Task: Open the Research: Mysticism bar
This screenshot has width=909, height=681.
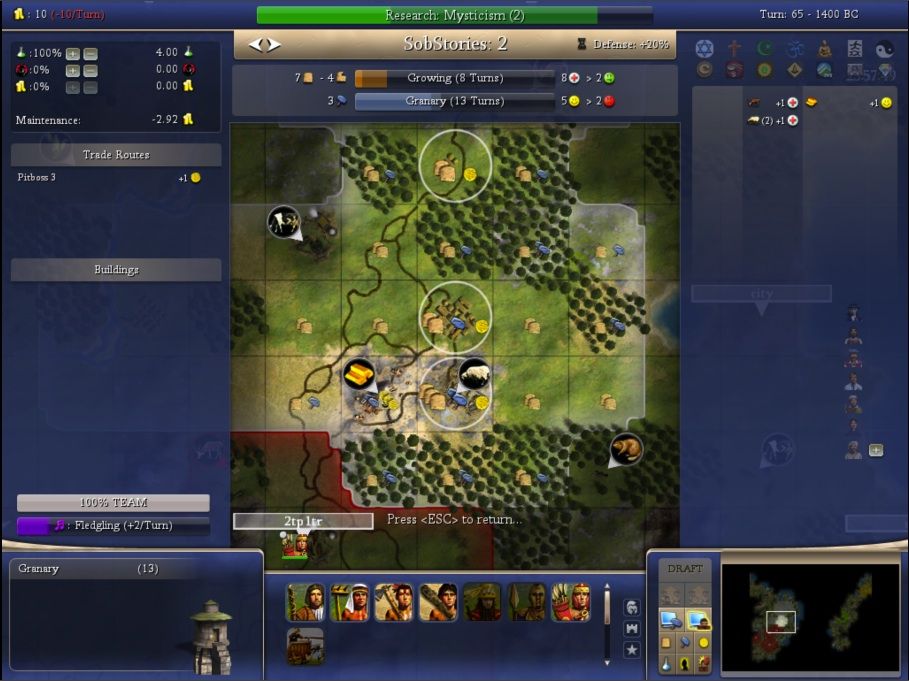Action: pyautogui.click(x=454, y=15)
